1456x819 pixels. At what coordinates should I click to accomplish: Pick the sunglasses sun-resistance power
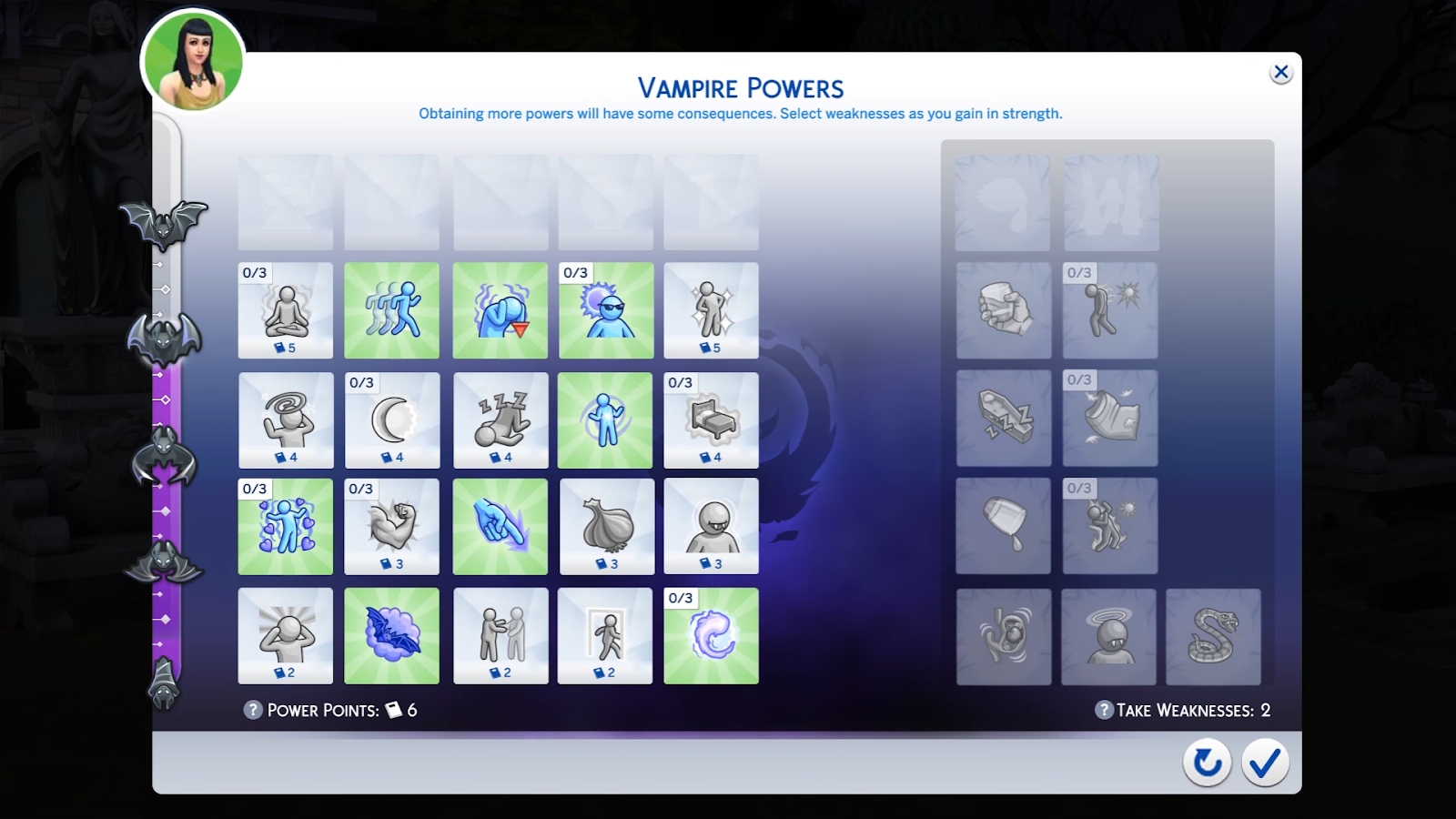click(x=606, y=310)
